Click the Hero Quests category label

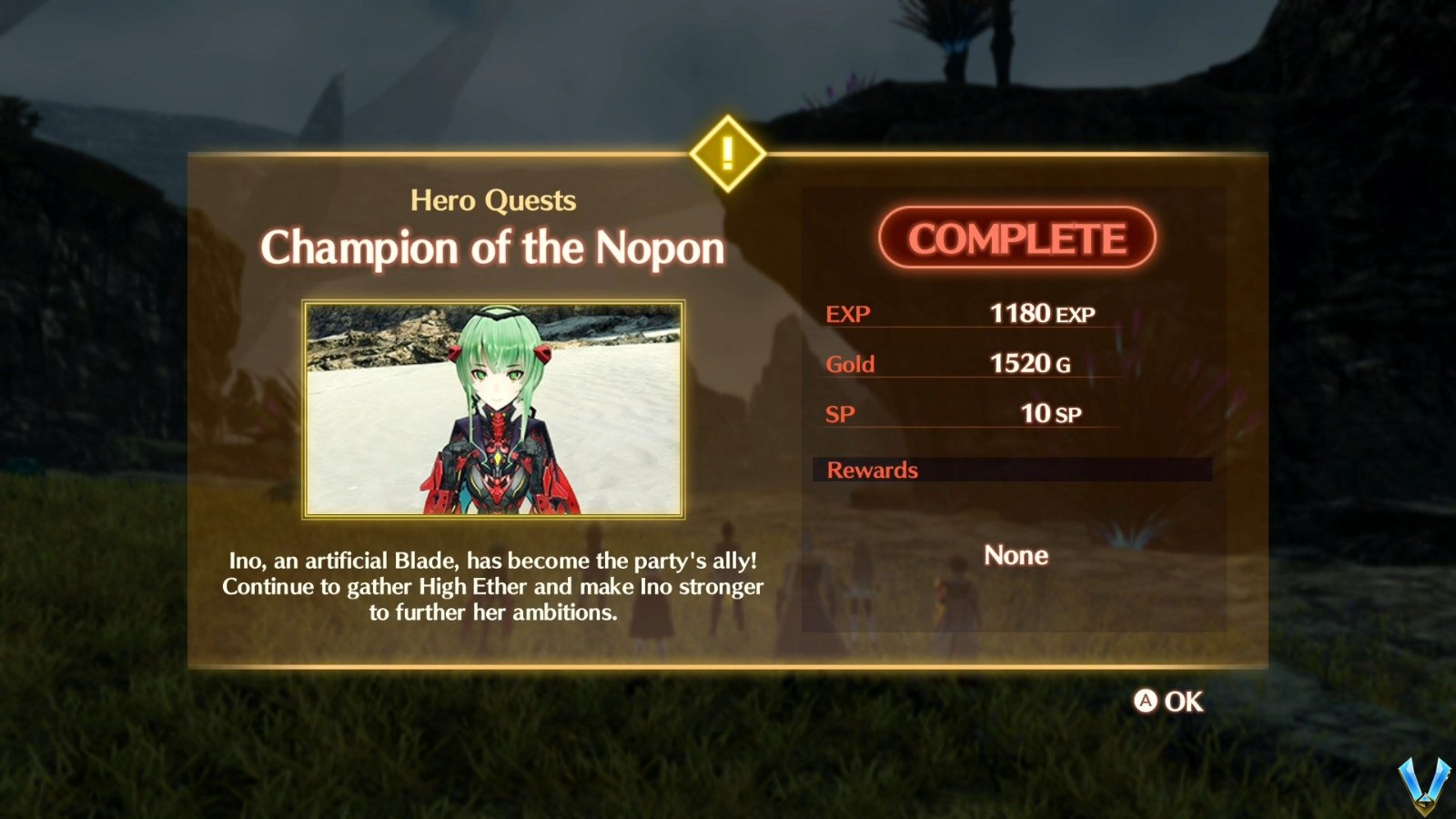(x=492, y=200)
